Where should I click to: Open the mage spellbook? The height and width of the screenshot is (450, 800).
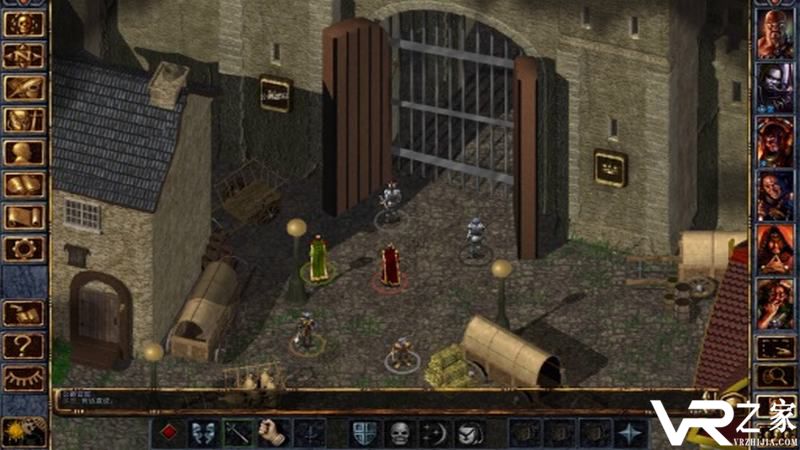tap(24, 184)
